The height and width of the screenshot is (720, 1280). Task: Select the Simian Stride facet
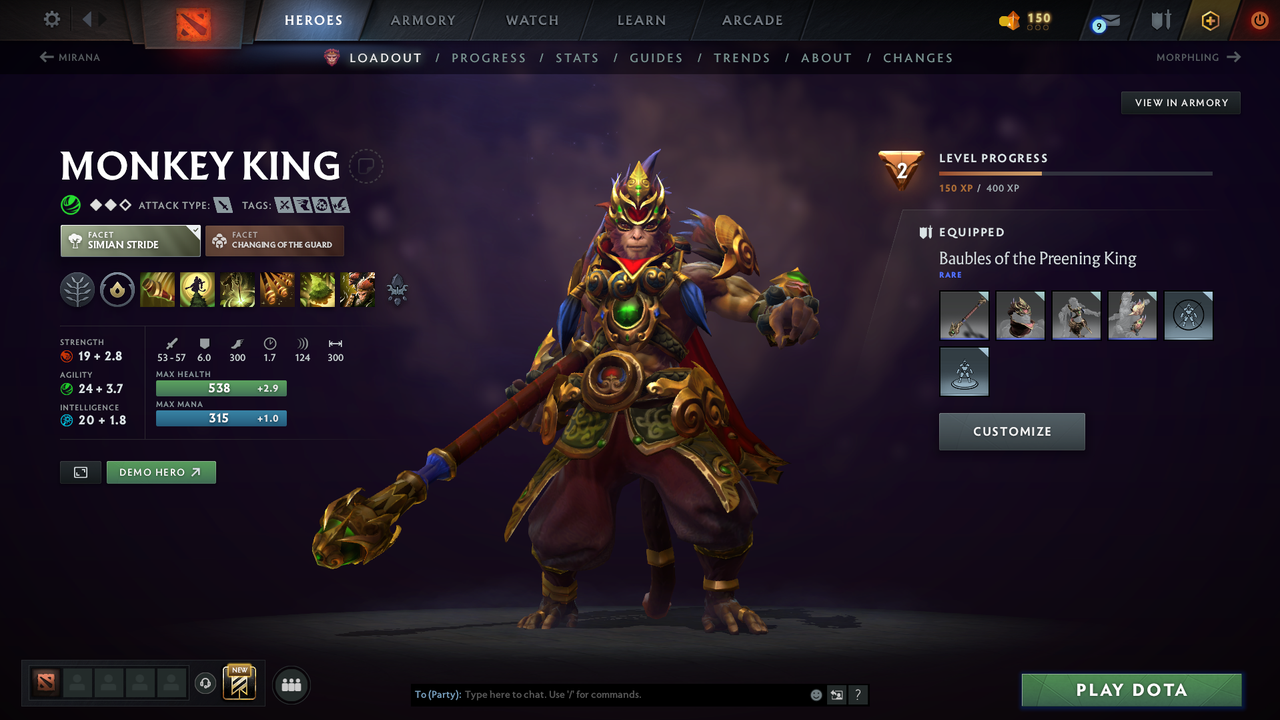130,240
